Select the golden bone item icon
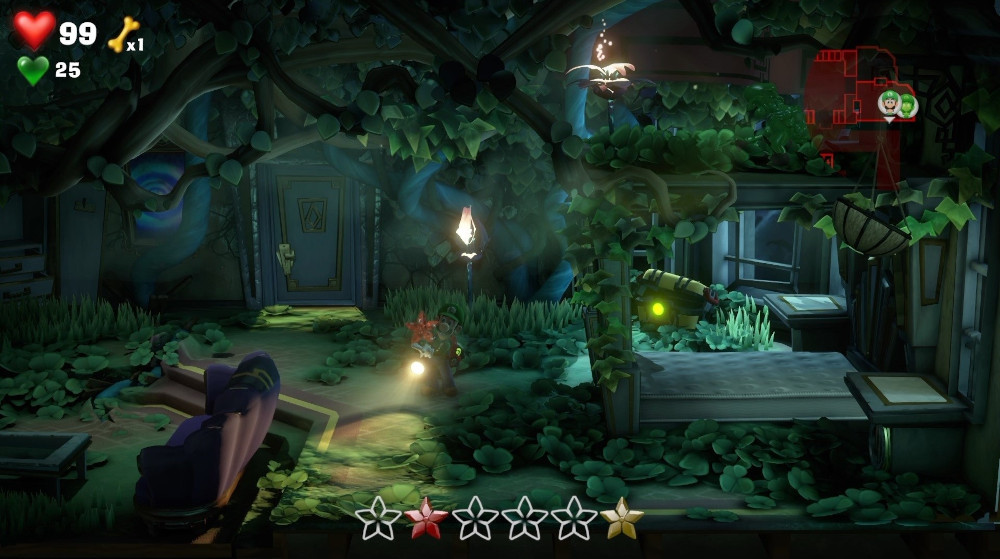 pyautogui.click(x=122, y=35)
